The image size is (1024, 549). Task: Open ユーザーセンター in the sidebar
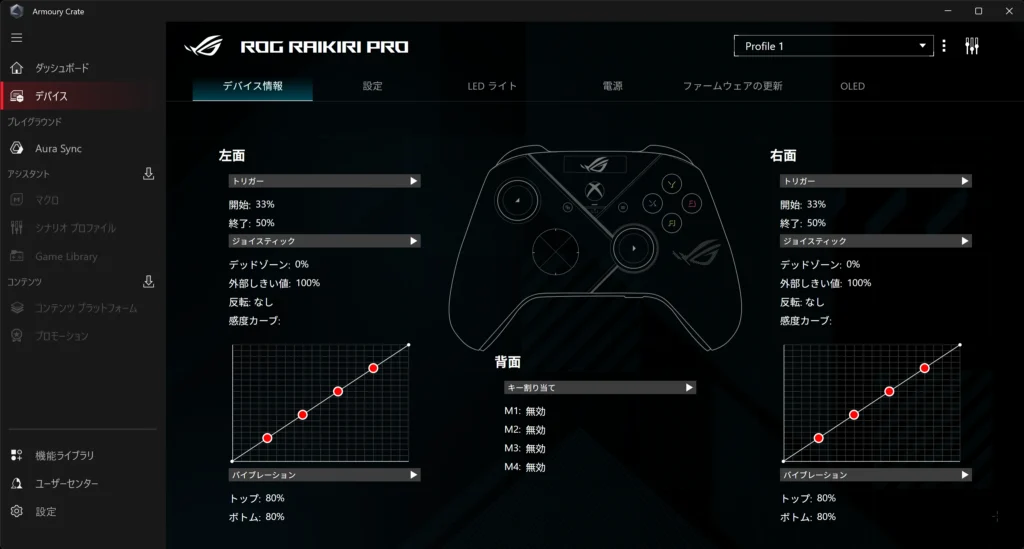click(x=67, y=483)
